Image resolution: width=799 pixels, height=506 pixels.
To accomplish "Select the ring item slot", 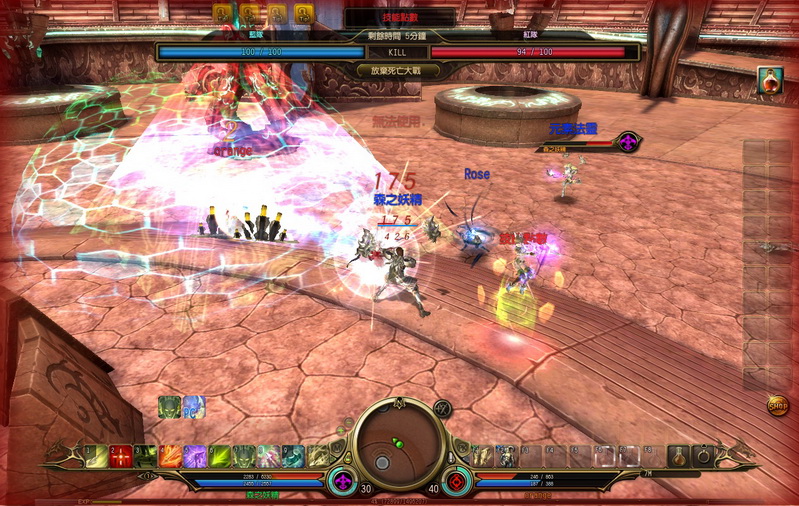I will pyautogui.click(x=704, y=456).
